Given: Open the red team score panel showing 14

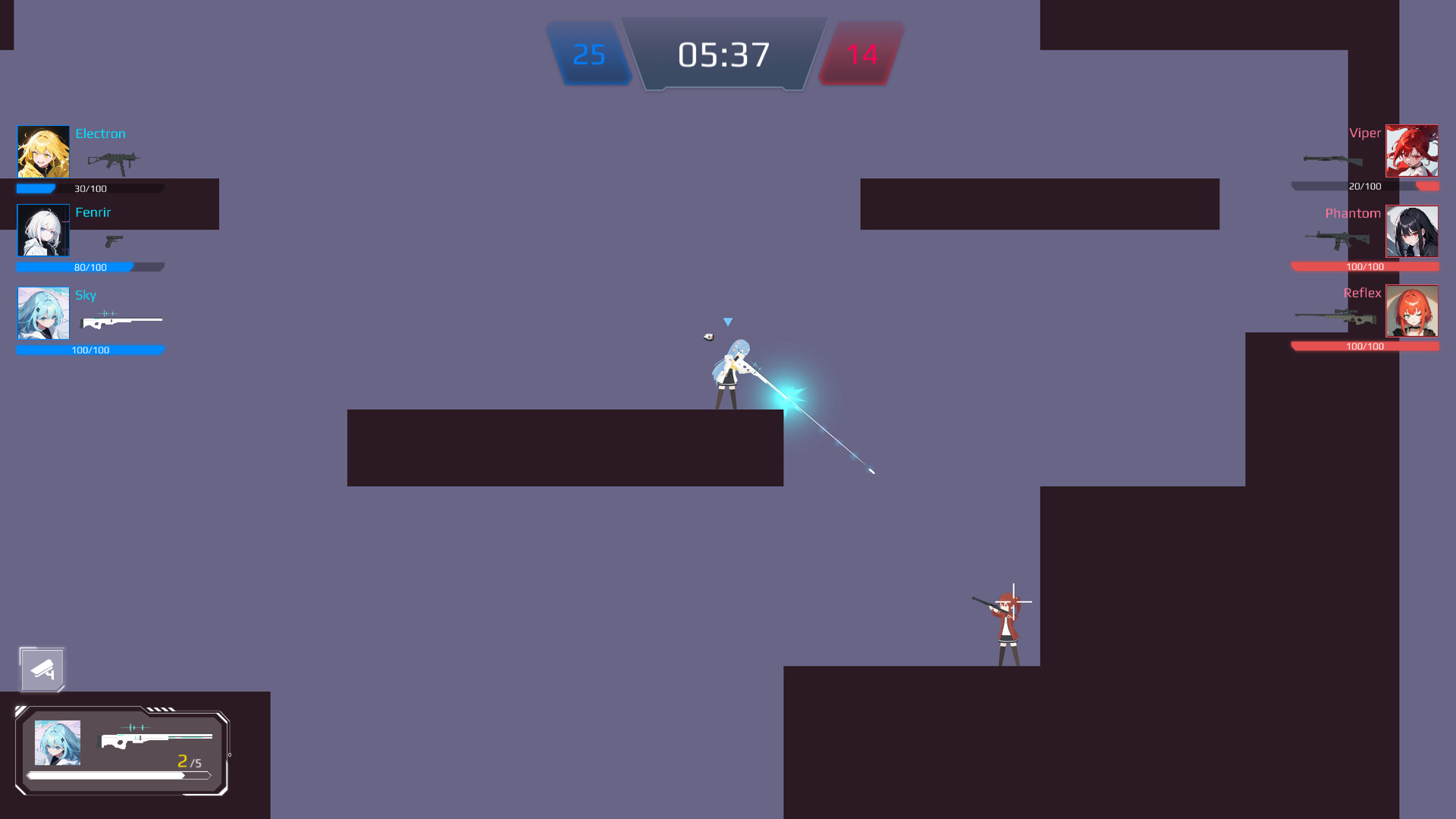Looking at the screenshot, I should [861, 54].
